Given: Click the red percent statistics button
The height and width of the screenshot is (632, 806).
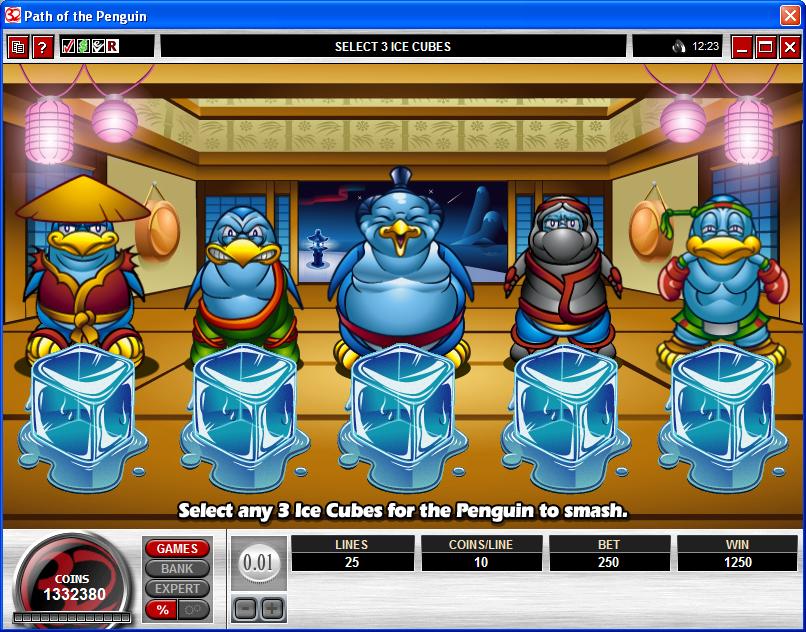Looking at the screenshot, I should 160,609.
